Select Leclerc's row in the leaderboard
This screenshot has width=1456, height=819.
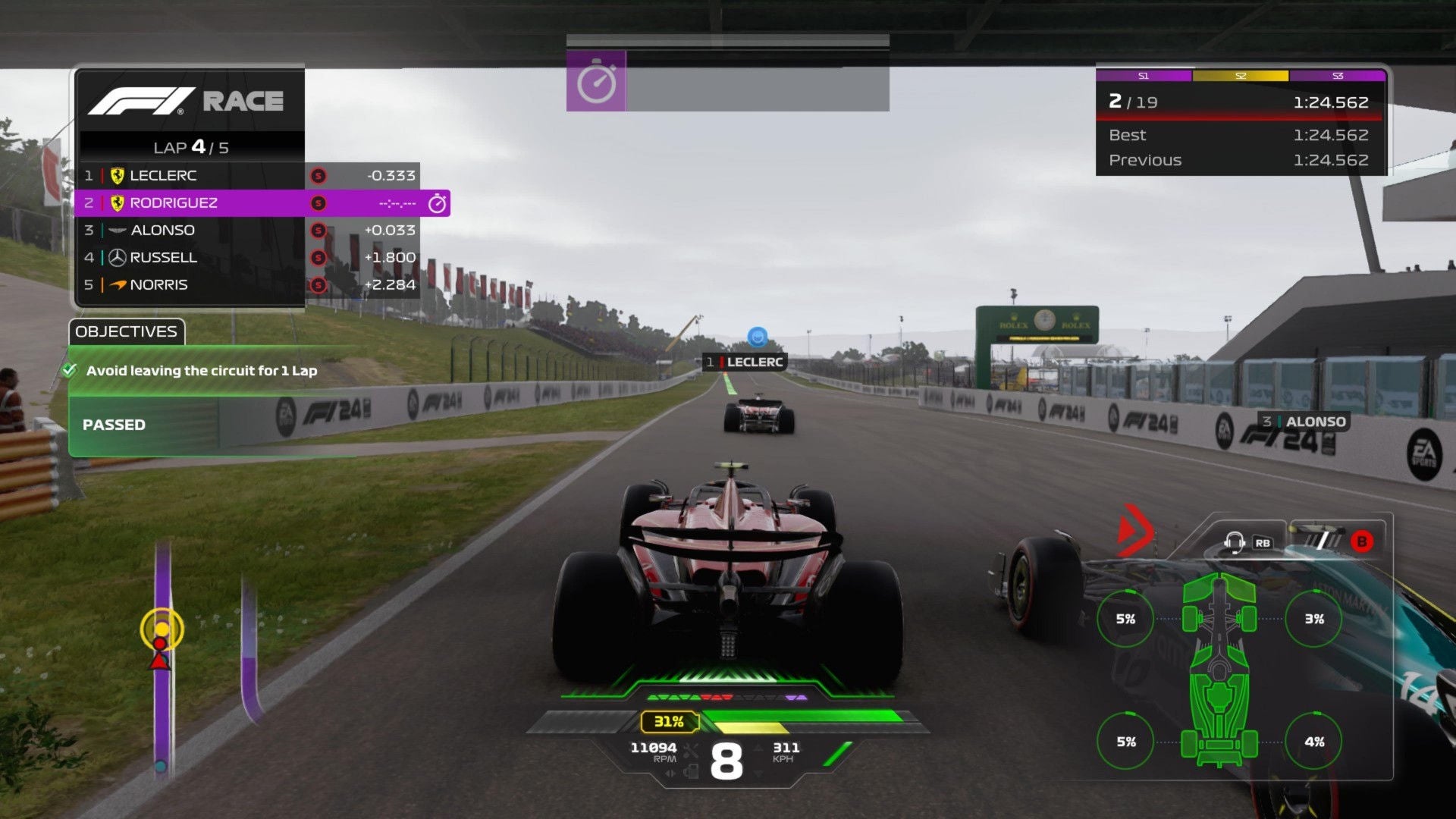pos(190,176)
